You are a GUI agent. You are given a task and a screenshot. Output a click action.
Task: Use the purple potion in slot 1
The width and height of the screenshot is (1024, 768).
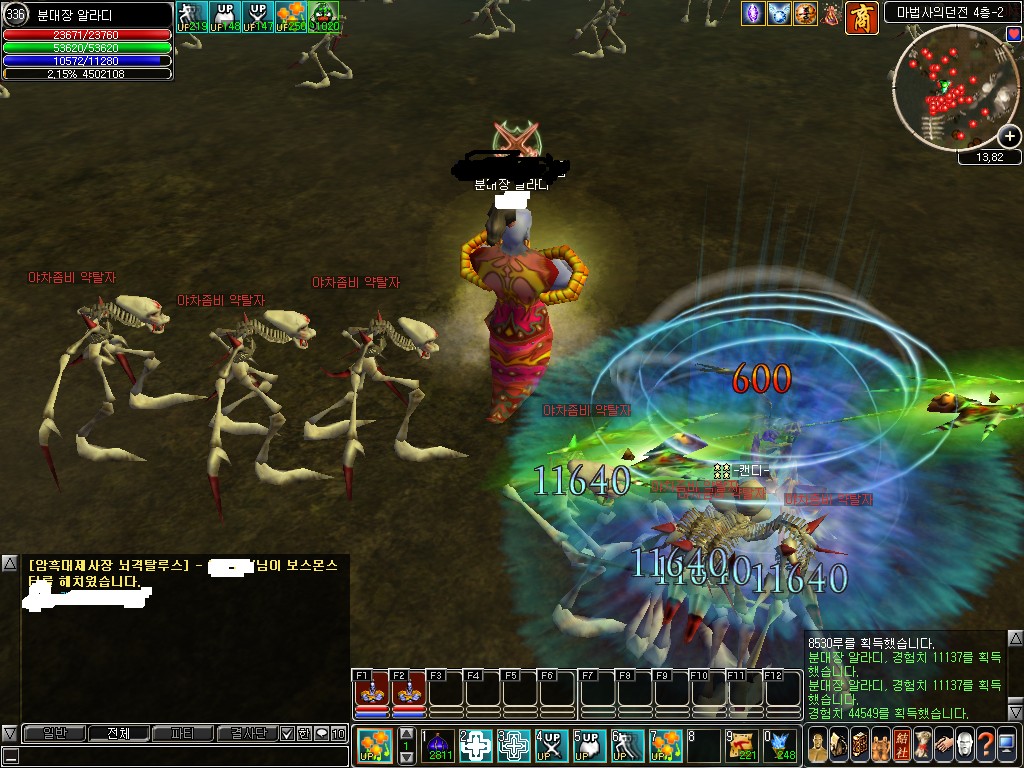coord(439,745)
